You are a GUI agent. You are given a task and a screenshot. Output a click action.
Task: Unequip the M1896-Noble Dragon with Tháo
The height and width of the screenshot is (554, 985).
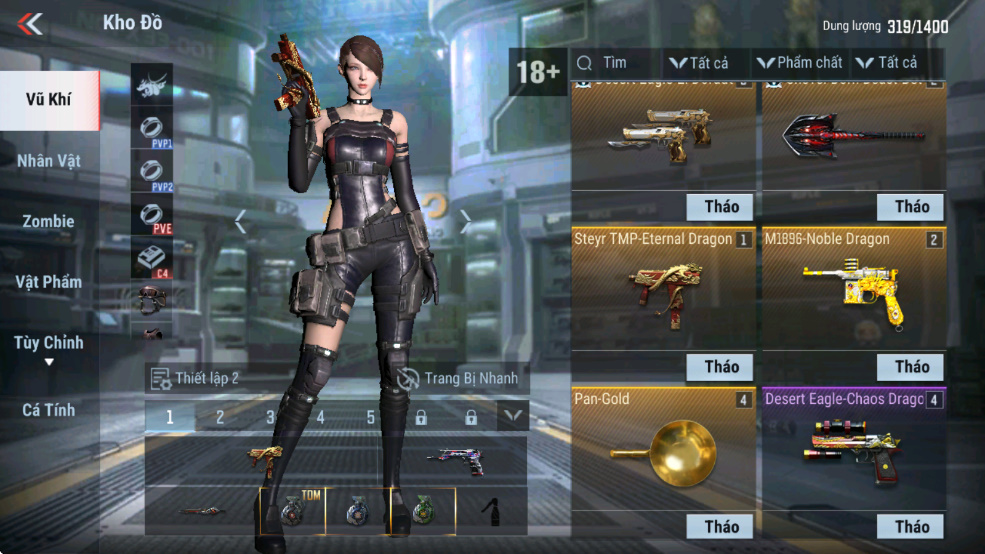tap(911, 367)
